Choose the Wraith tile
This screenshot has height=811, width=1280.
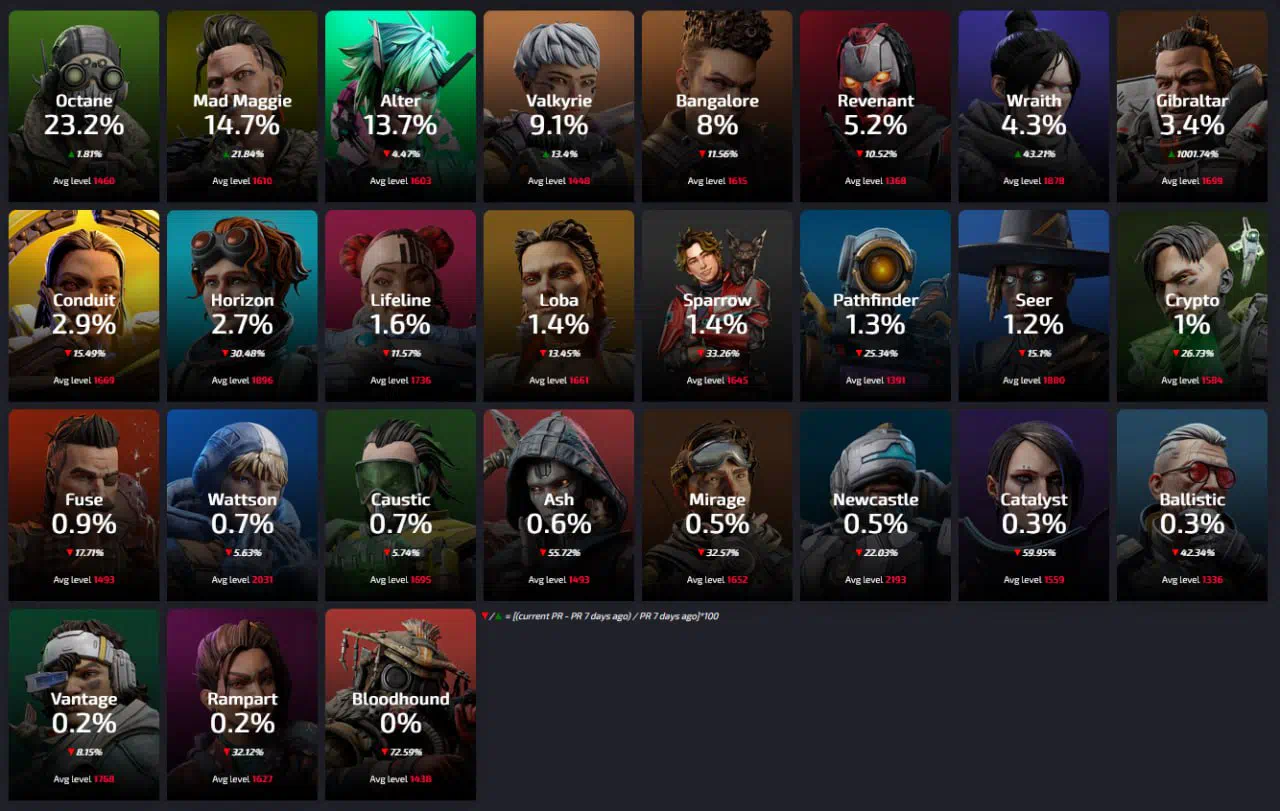point(1034,106)
